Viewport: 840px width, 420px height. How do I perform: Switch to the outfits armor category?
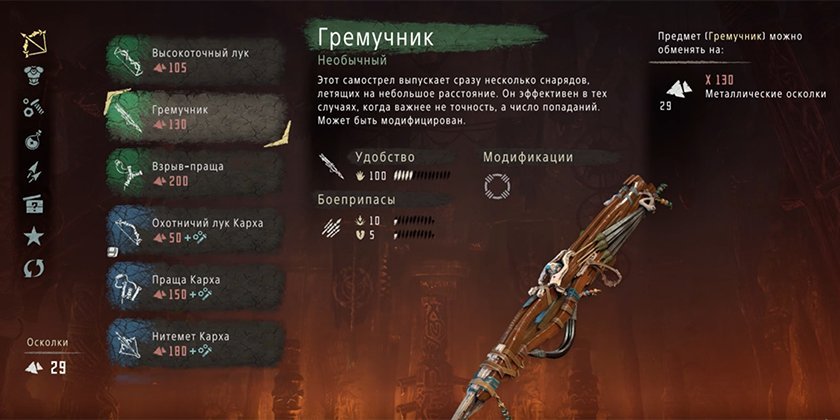(34, 76)
